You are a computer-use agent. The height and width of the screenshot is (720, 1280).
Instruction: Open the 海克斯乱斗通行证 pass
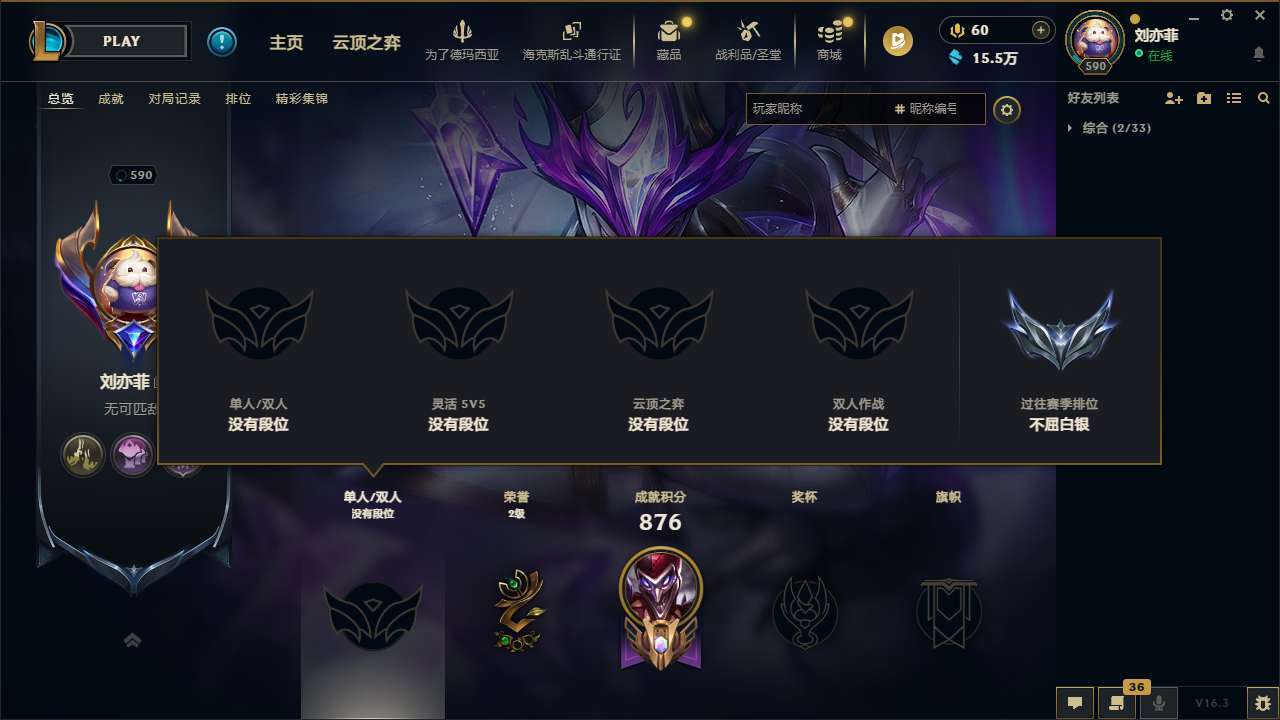click(571, 42)
